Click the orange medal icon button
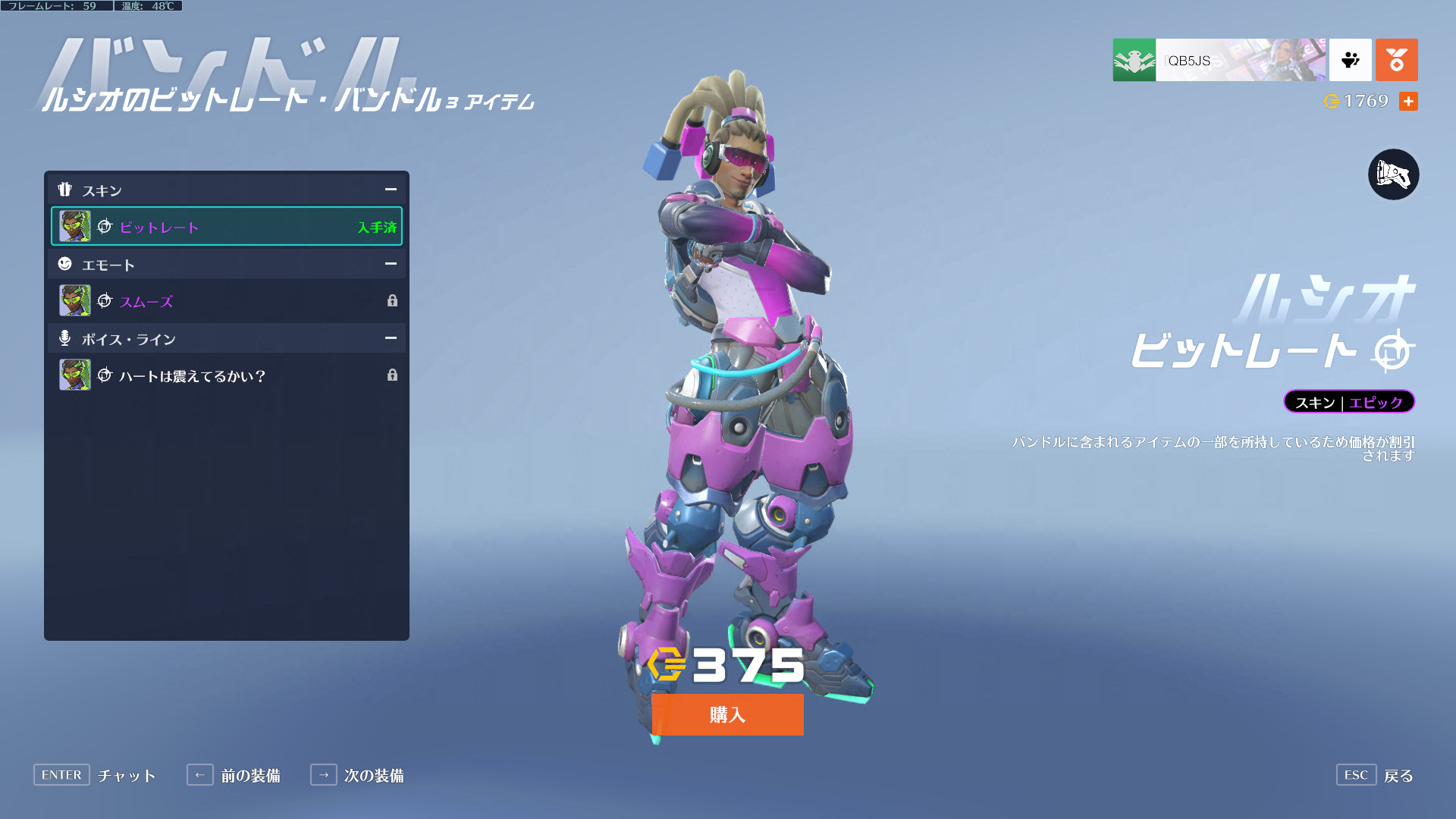The width and height of the screenshot is (1456, 819). pos(1396,60)
